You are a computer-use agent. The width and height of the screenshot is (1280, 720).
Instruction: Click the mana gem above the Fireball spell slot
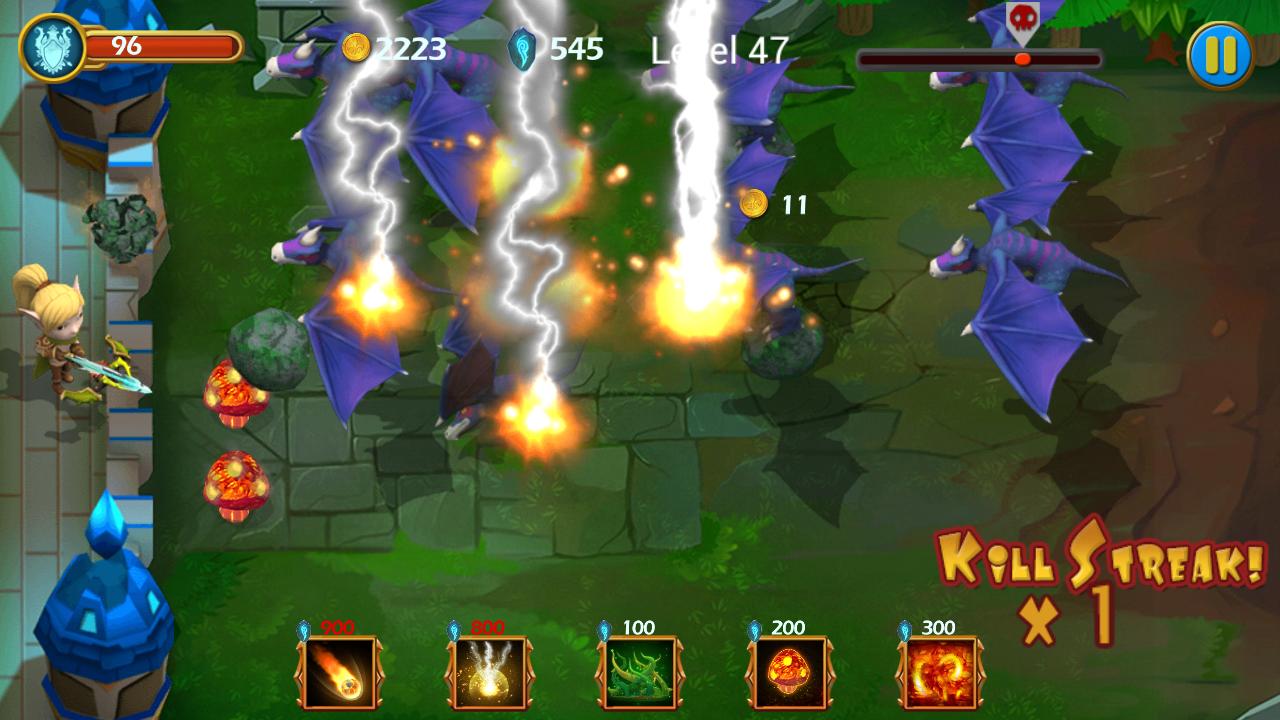303,628
